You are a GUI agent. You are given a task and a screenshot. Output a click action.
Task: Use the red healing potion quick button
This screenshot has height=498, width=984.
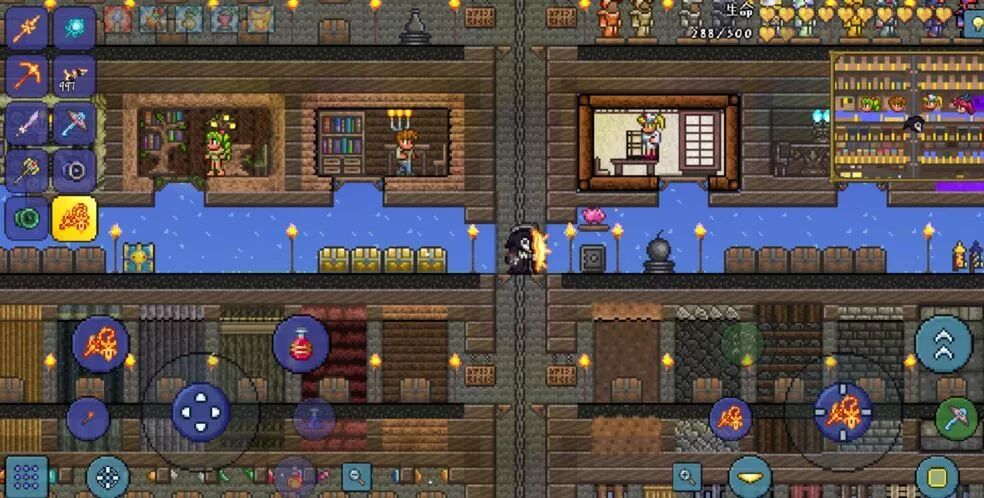click(301, 345)
